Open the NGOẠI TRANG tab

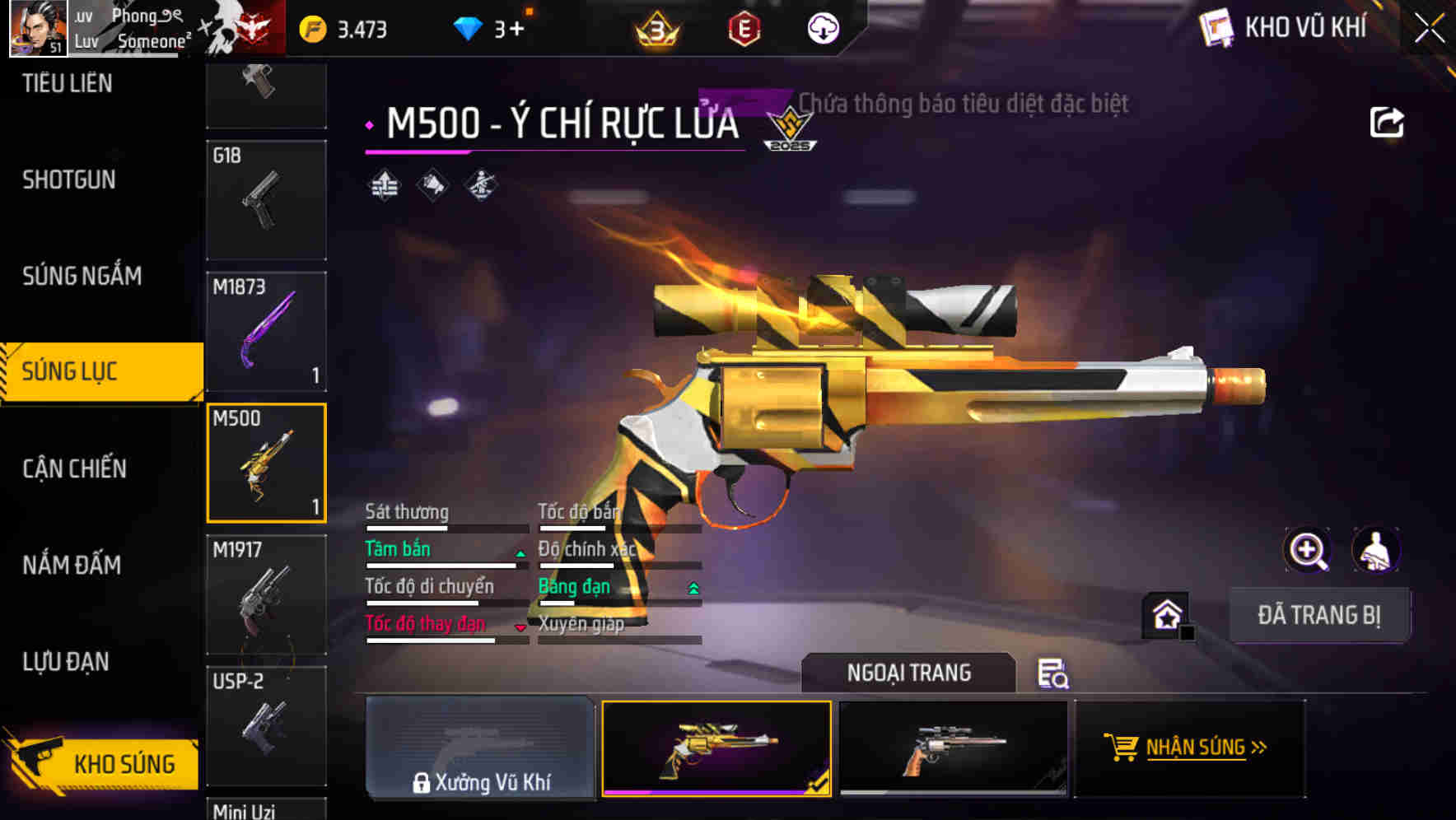point(908,673)
